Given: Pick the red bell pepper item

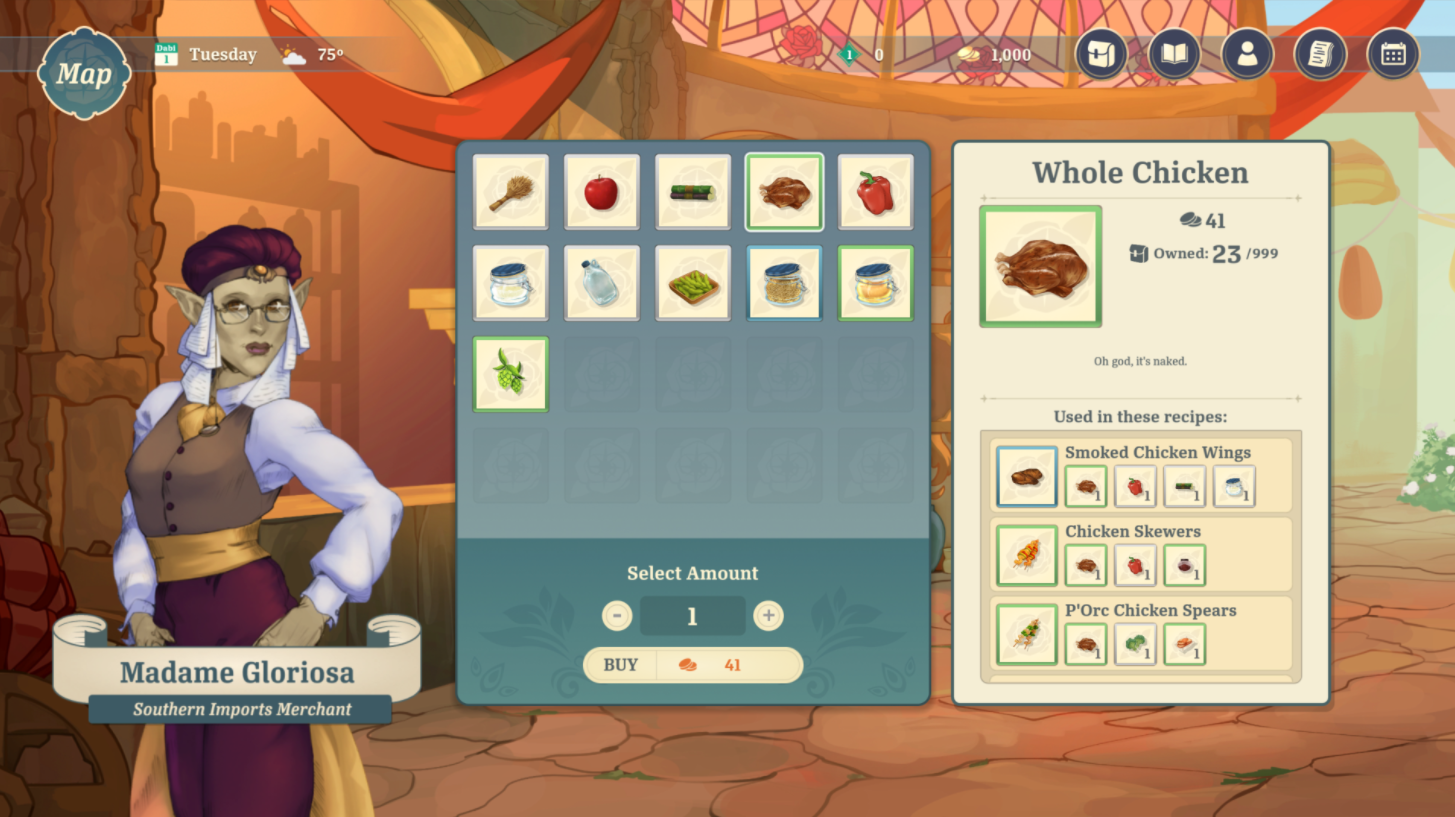Looking at the screenshot, I should point(875,192).
